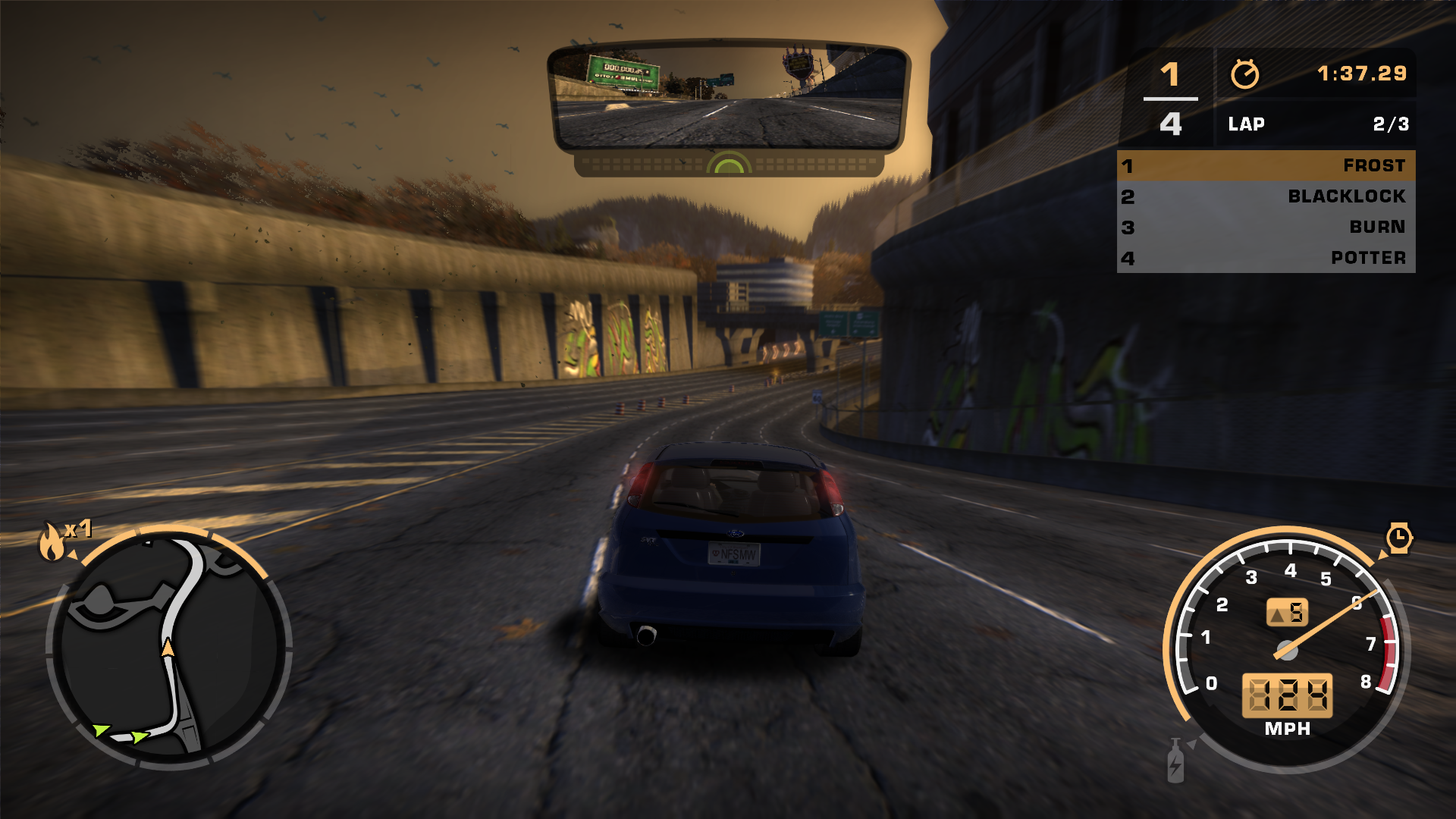Click the circular track minimap

point(169,648)
